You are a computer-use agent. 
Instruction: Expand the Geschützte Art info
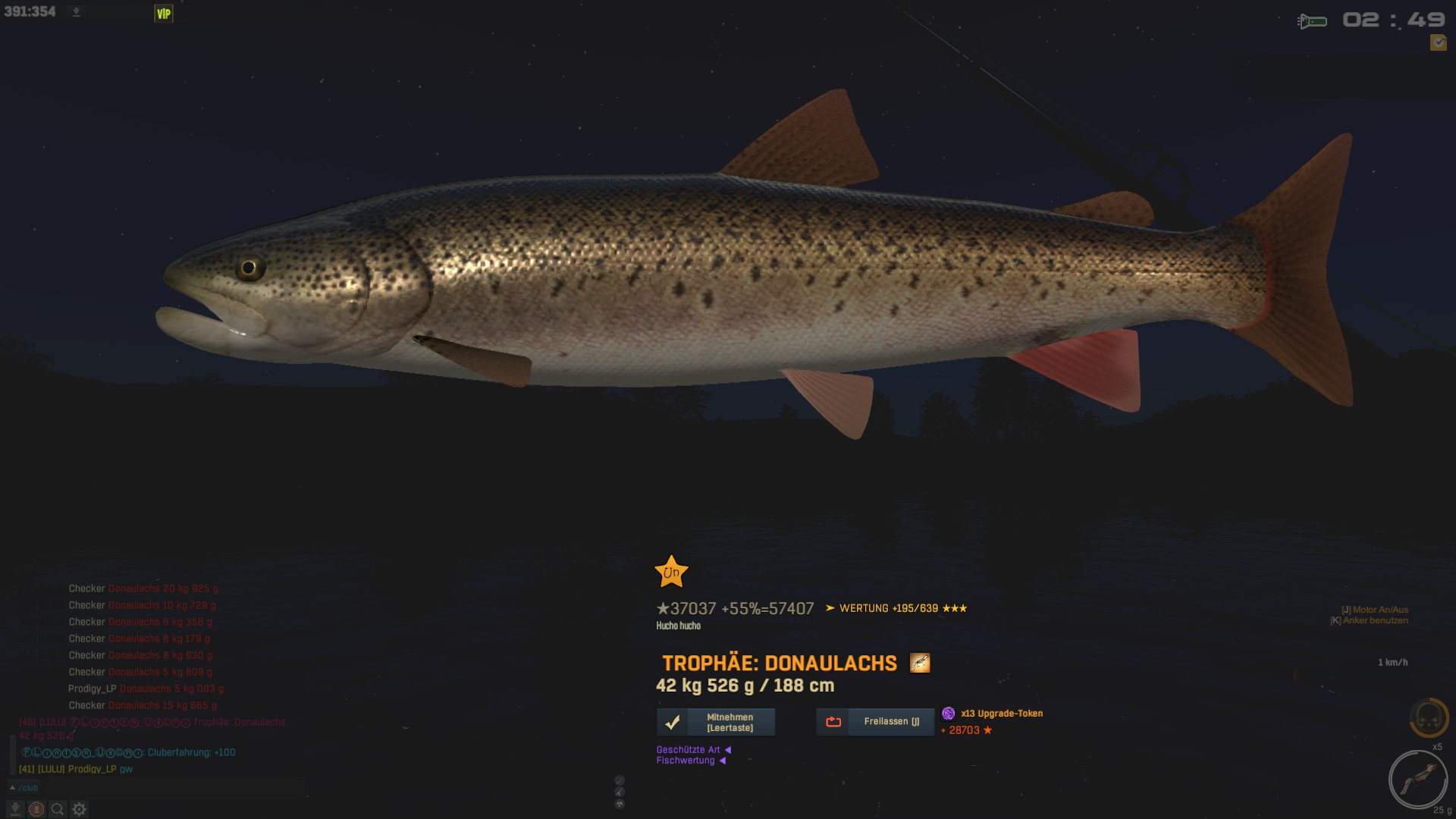pos(693,750)
